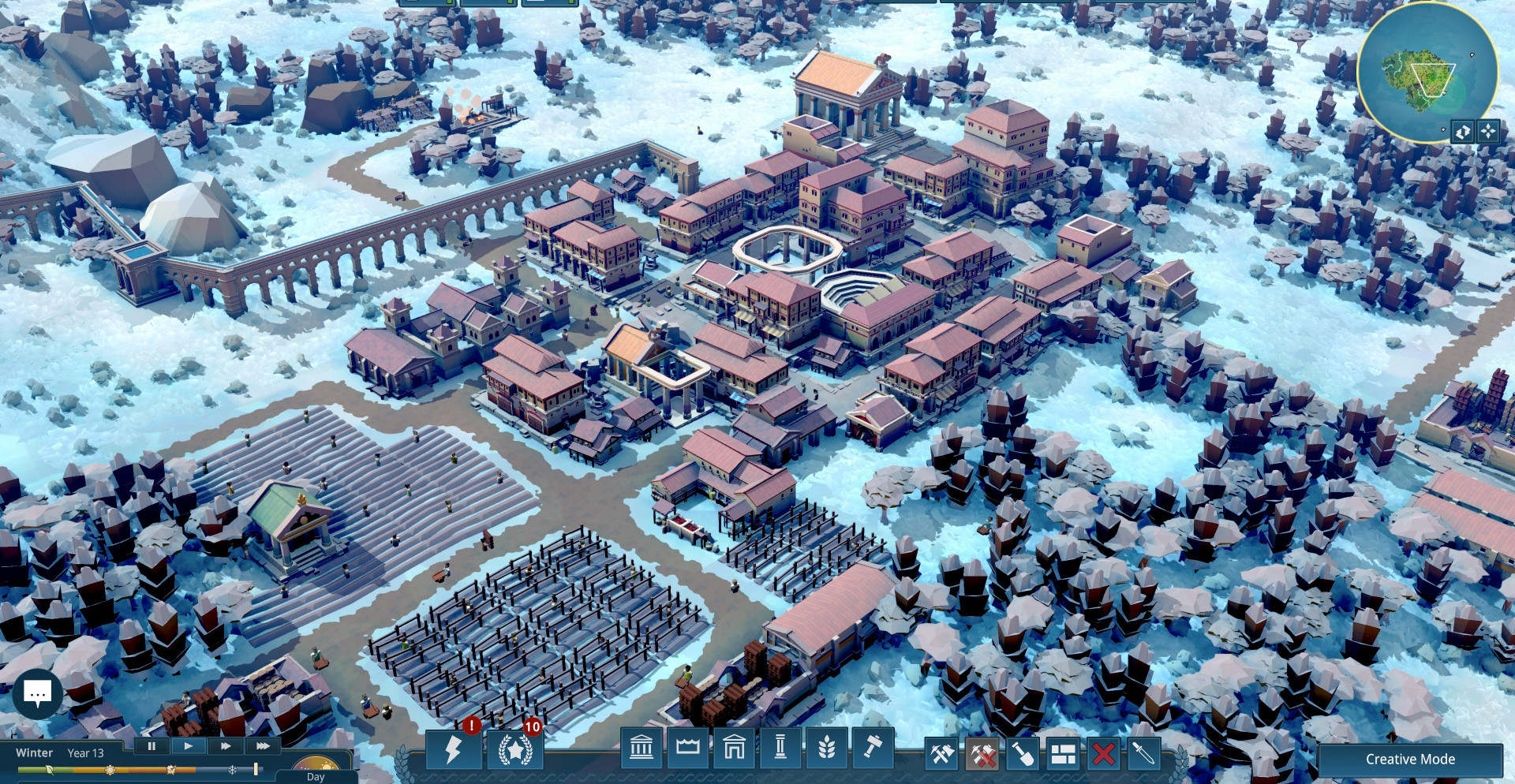Image resolution: width=1515 pixels, height=784 pixels.
Task: Set game speed to triple fast-forward
Action: 263,745
